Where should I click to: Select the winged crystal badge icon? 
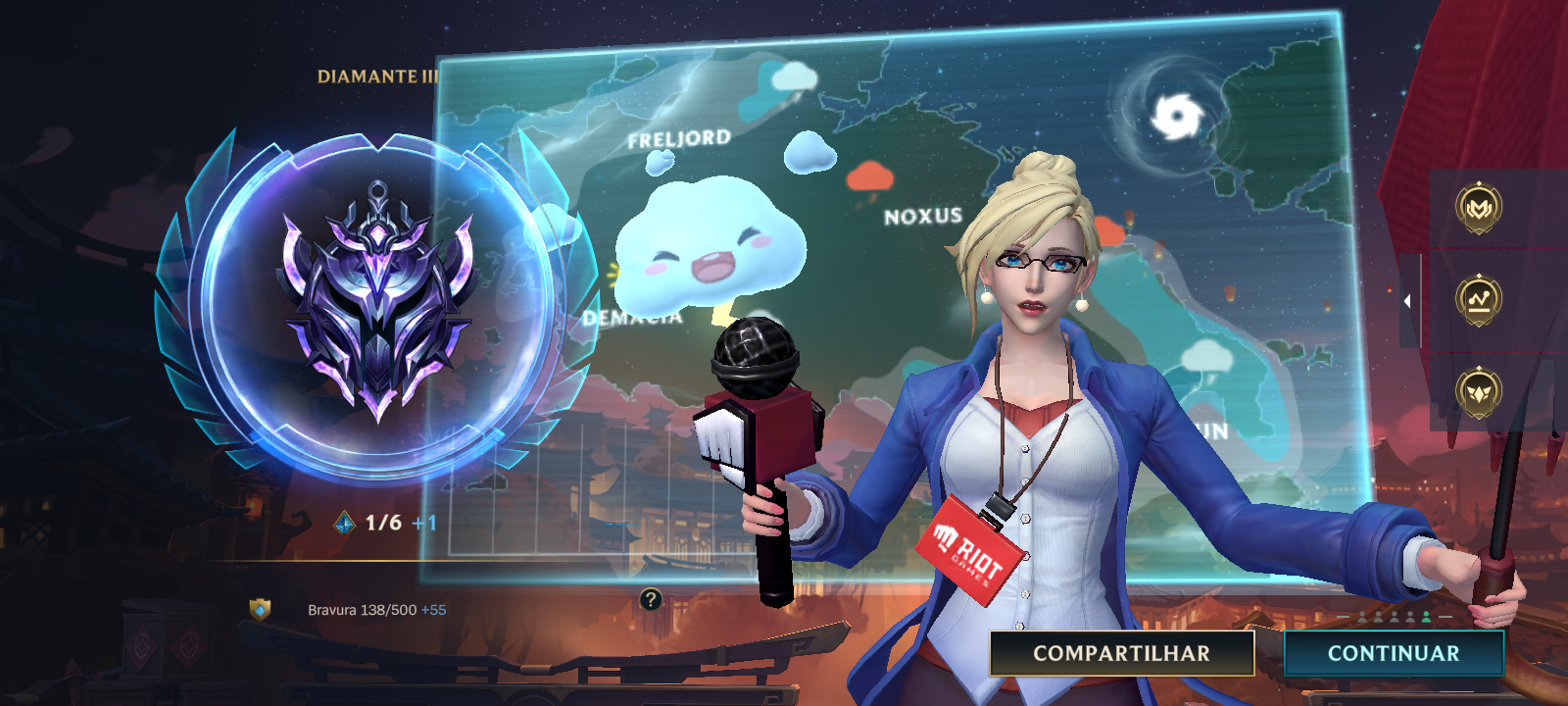pyautogui.click(x=1478, y=391)
